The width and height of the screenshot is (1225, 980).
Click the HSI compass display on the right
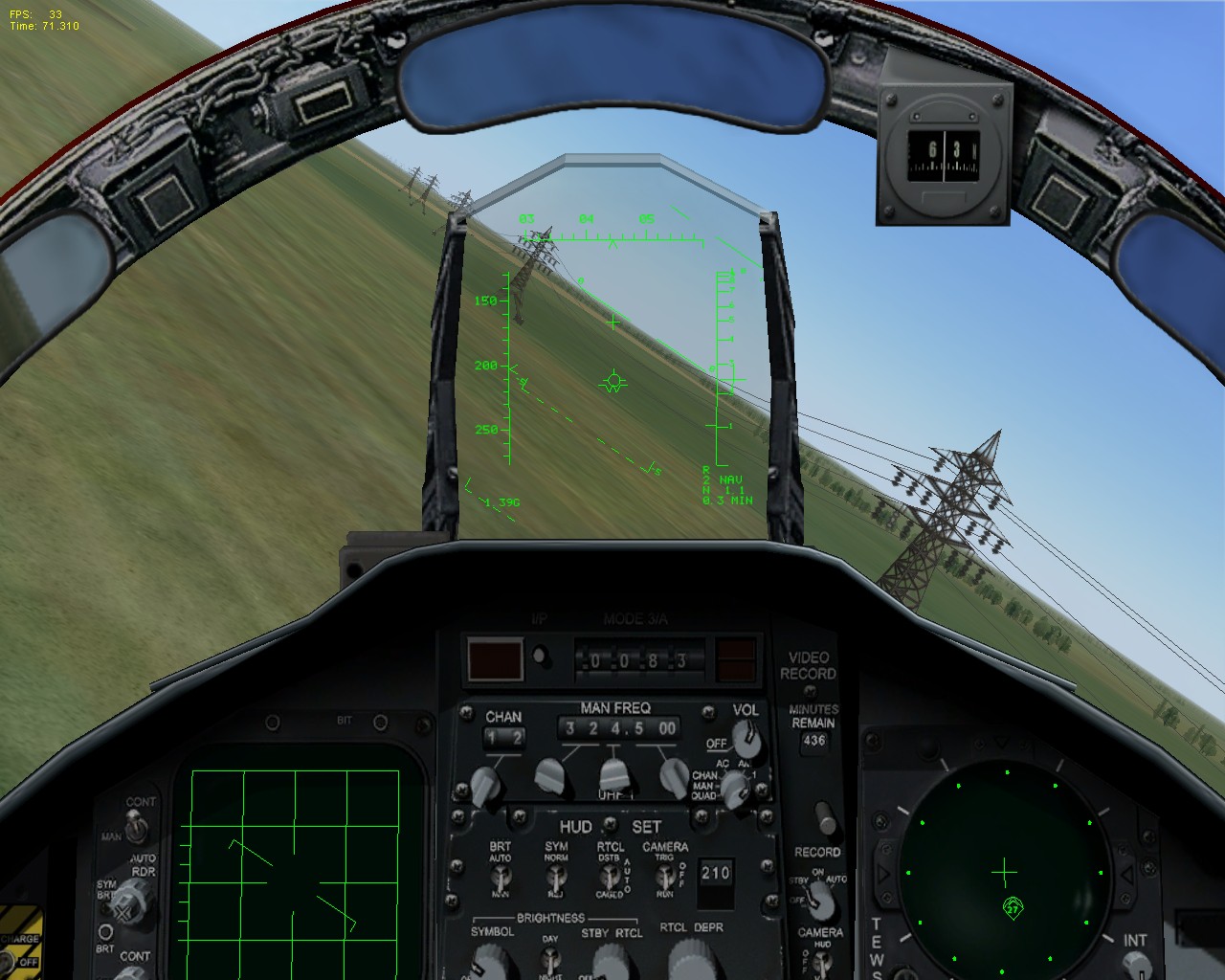1005,871
